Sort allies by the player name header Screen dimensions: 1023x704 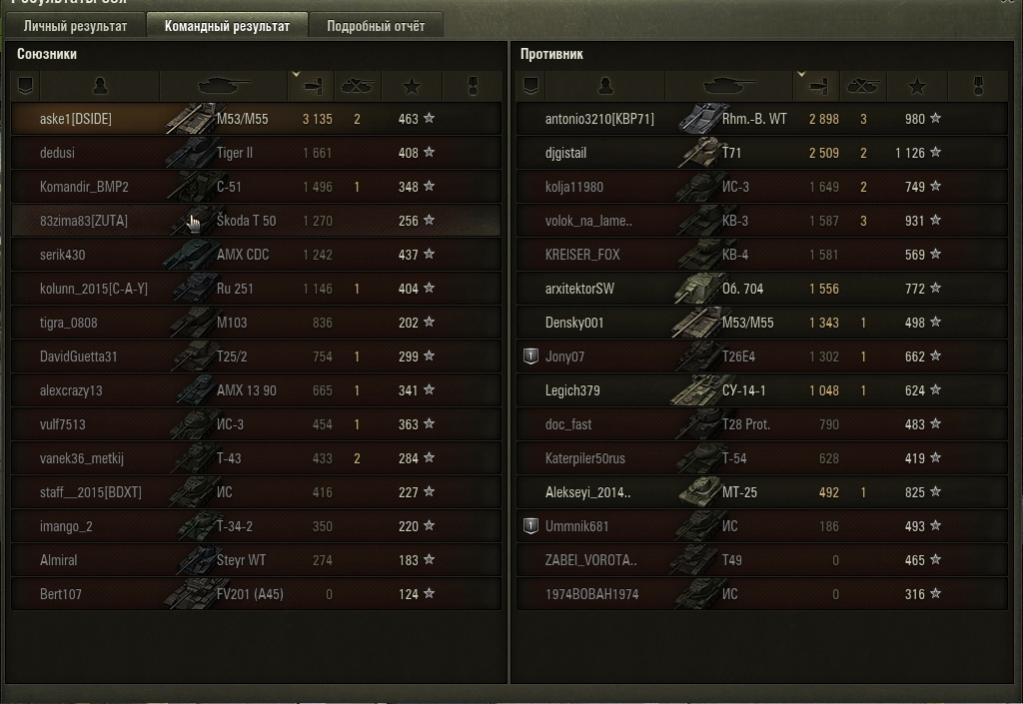(x=98, y=86)
